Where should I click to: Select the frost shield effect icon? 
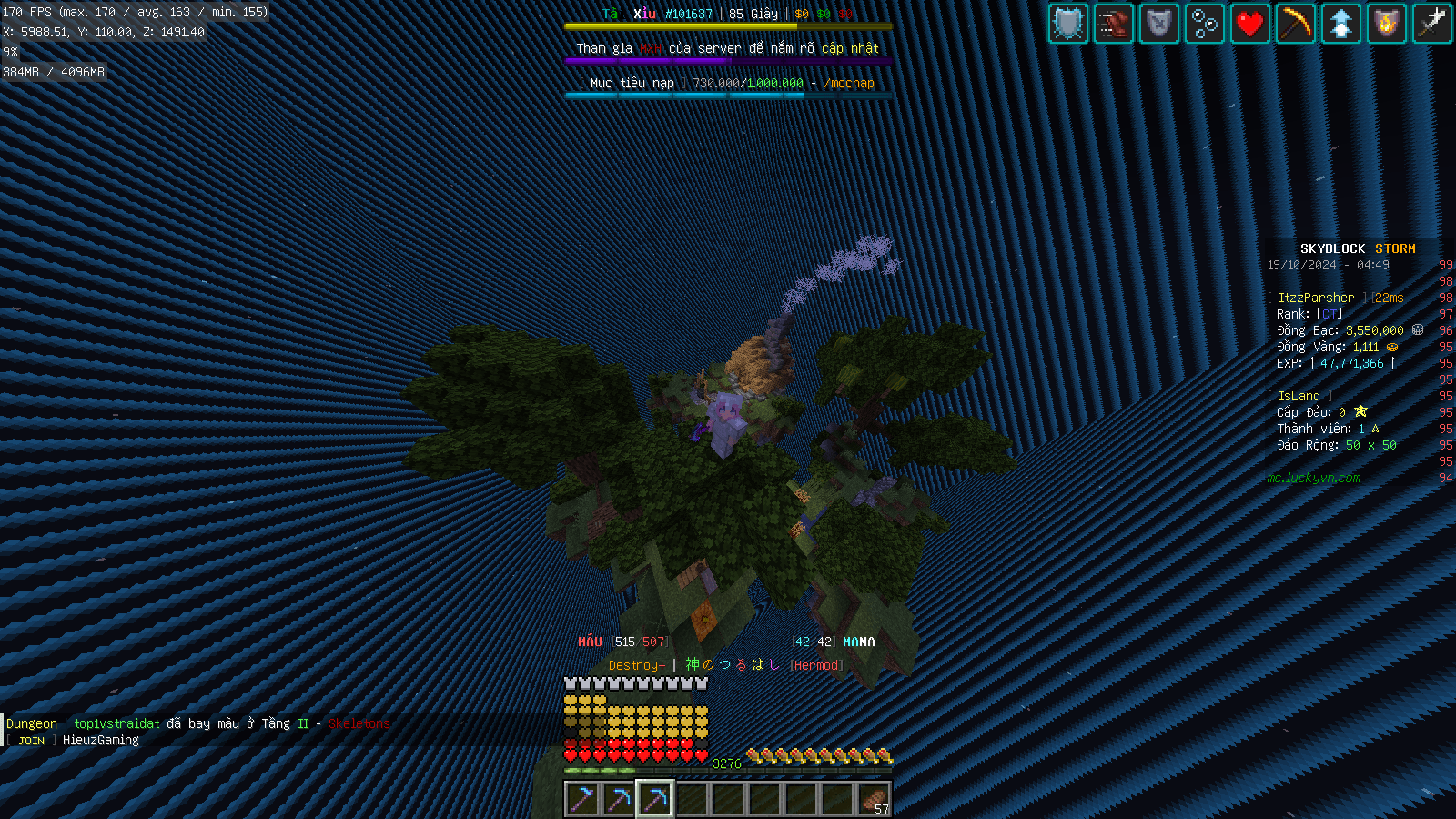(1067, 25)
